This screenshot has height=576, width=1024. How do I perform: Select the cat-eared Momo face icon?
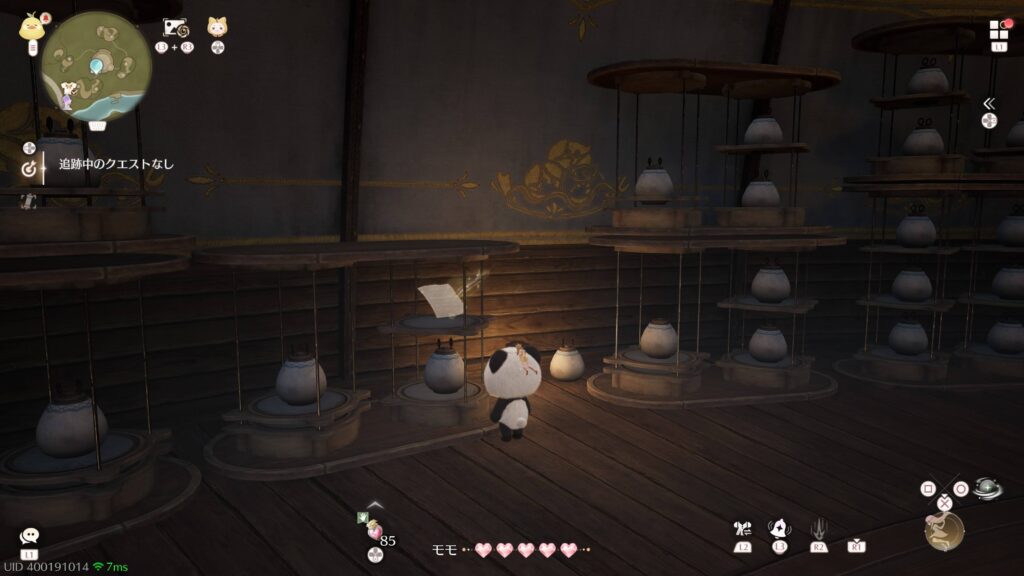217,27
